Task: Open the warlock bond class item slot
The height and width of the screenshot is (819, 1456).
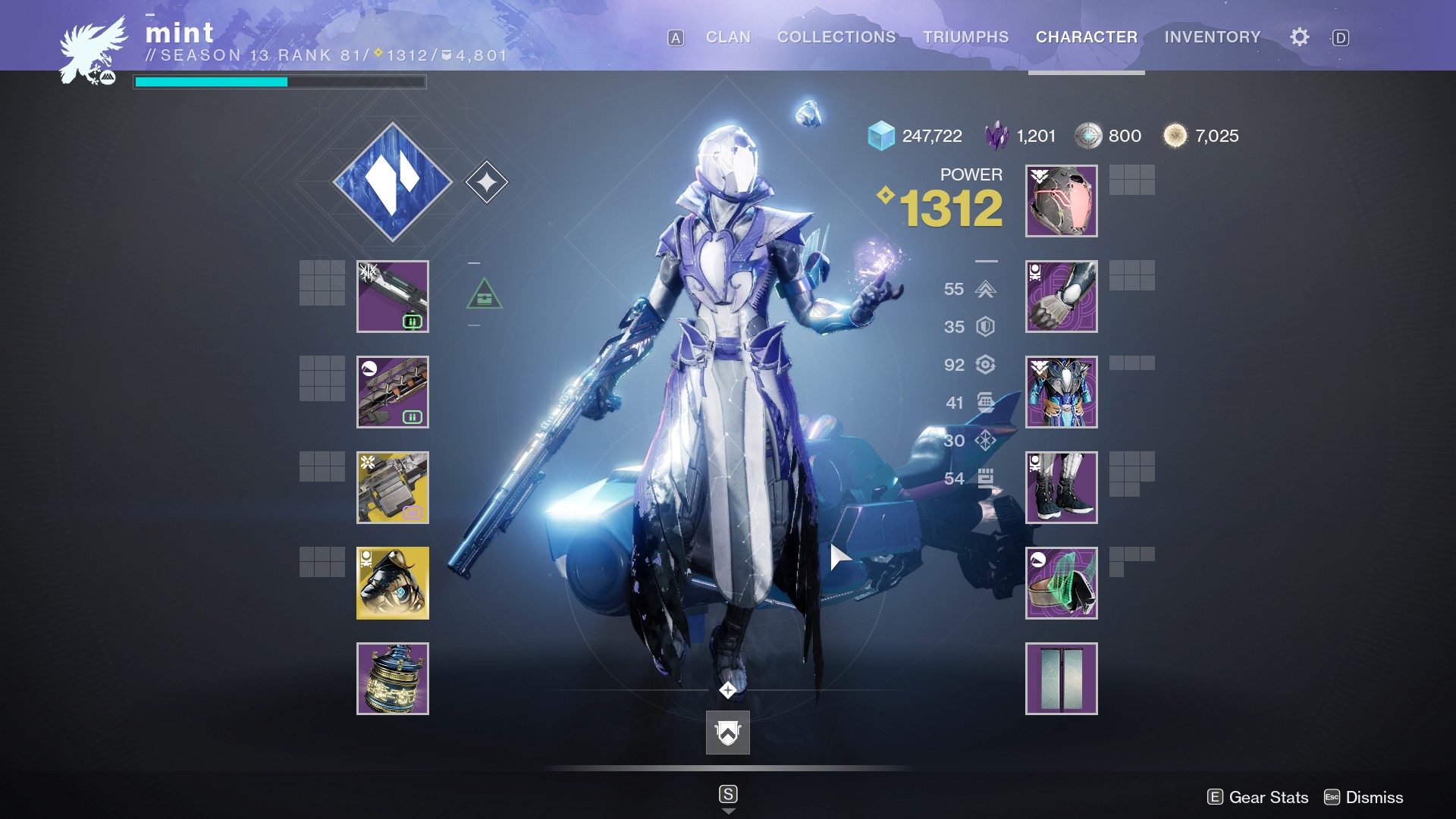Action: click(1061, 583)
